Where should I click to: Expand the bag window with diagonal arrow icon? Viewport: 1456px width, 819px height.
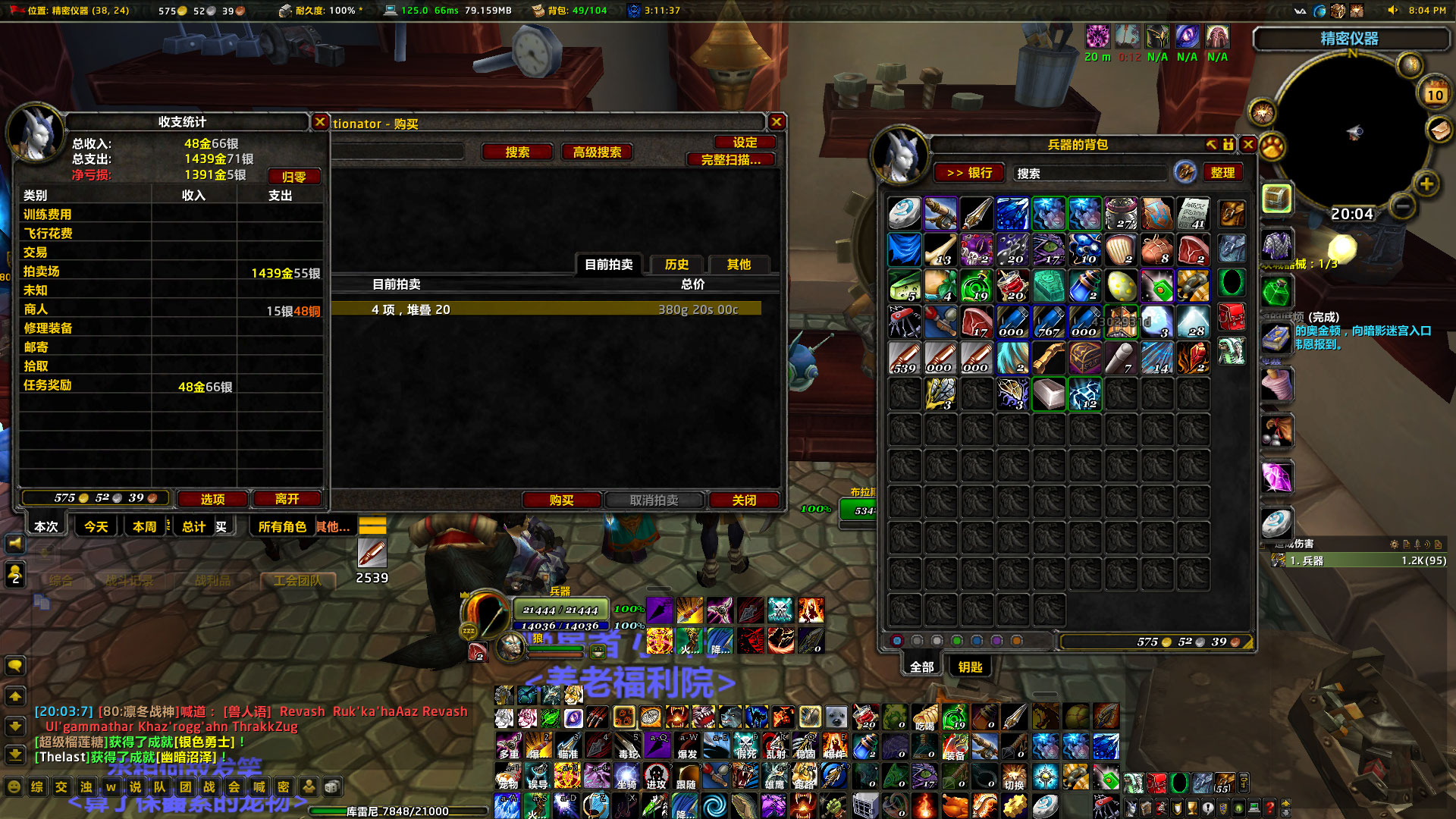[1212, 145]
